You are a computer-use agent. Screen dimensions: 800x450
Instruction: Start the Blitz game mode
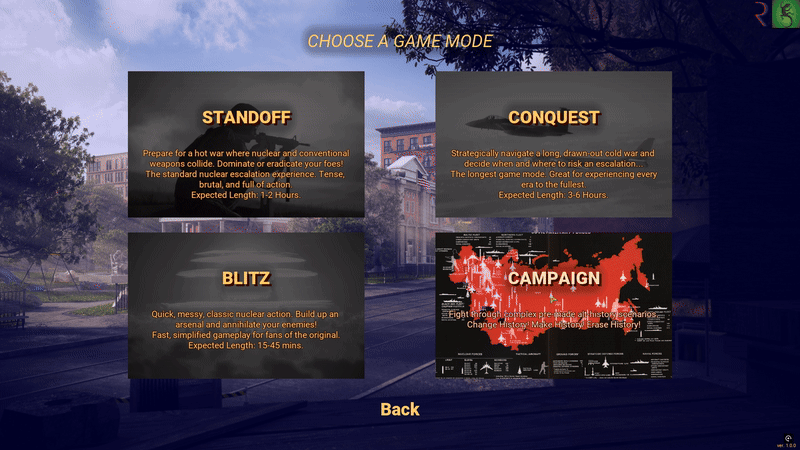pyautogui.click(x=246, y=305)
